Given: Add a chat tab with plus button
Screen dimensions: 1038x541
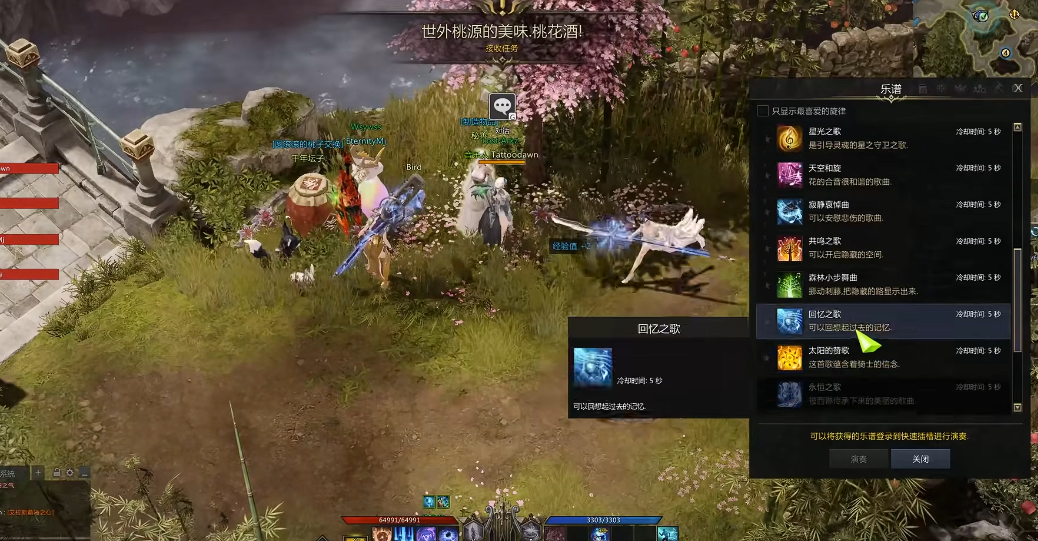Looking at the screenshot, I should click(x=38, y=472).
